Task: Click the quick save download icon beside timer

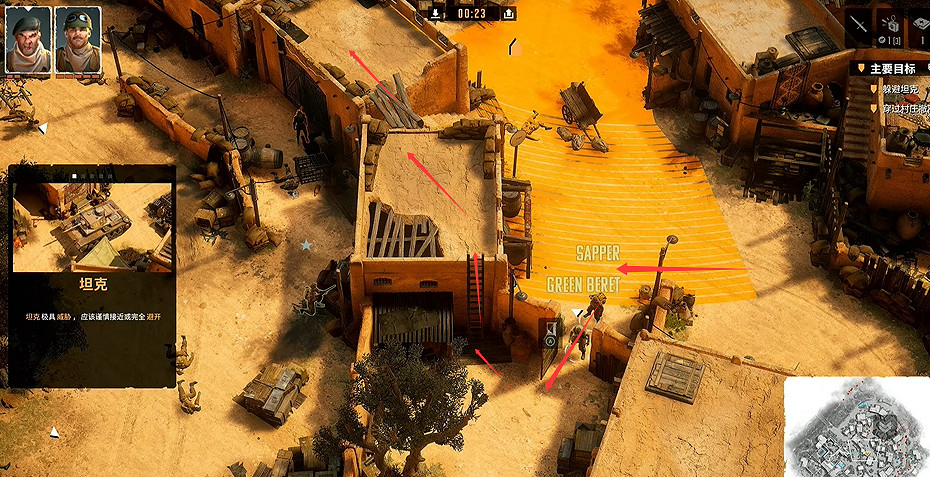Action: (x=437, y=13)
